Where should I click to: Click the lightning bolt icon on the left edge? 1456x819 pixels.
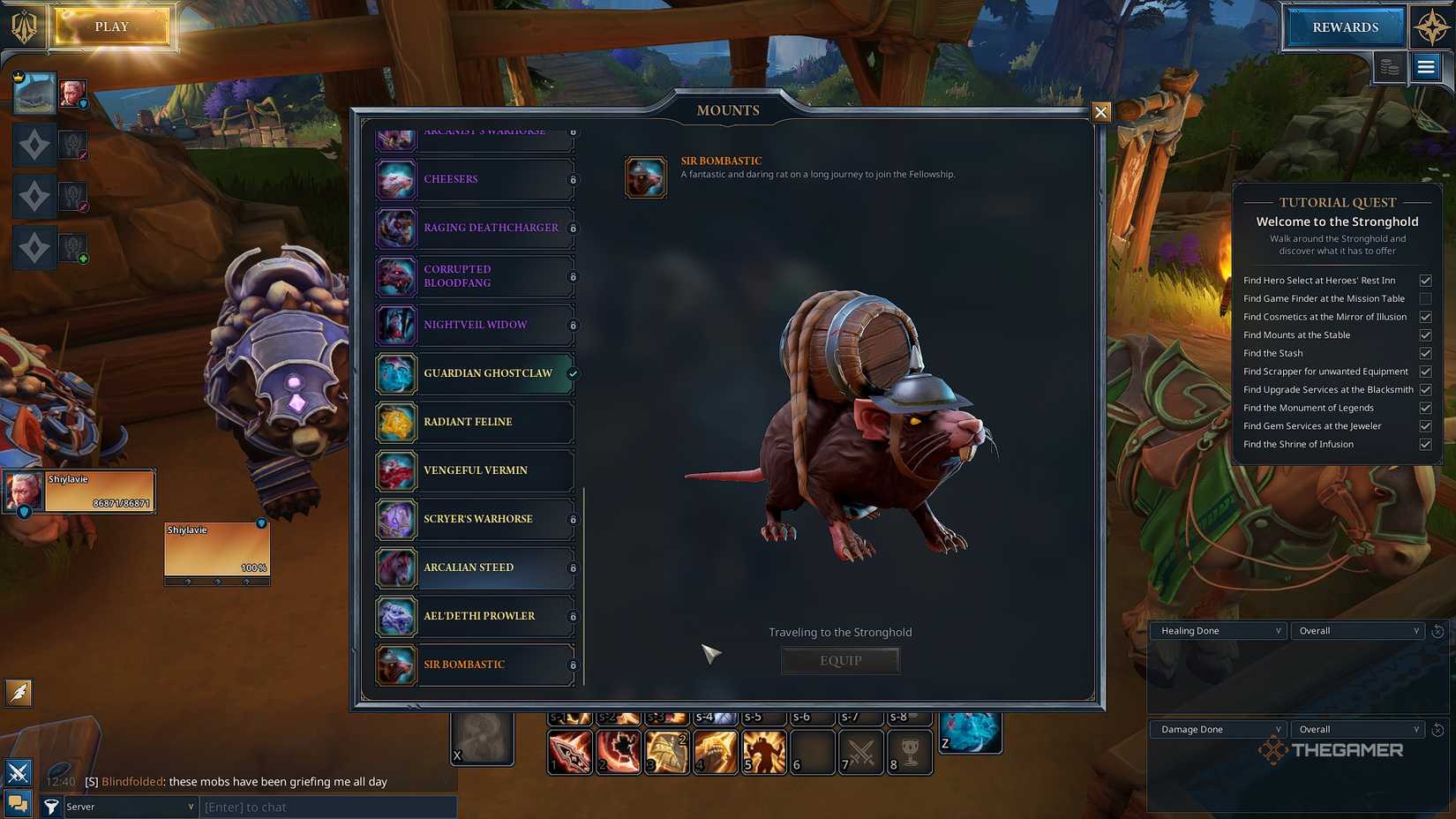tap(19, 694)
